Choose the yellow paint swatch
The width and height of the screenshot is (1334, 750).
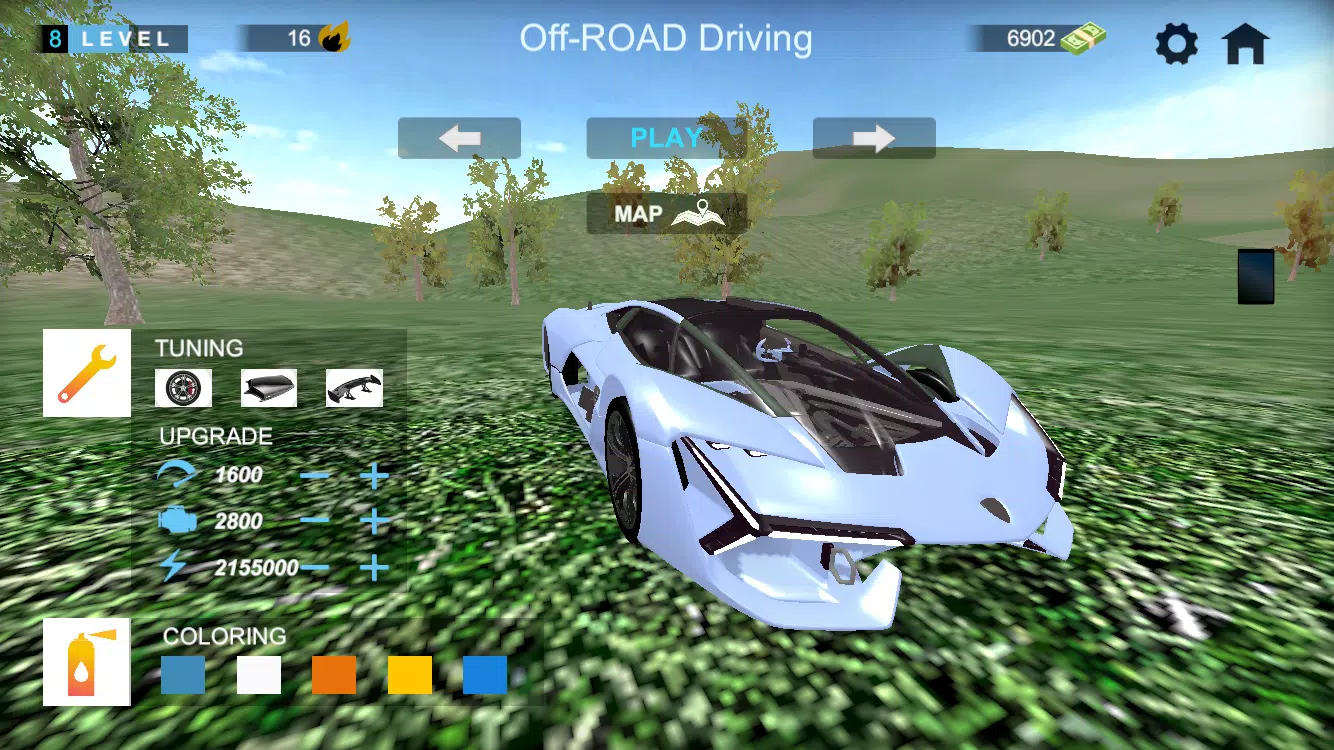point(410,675)
